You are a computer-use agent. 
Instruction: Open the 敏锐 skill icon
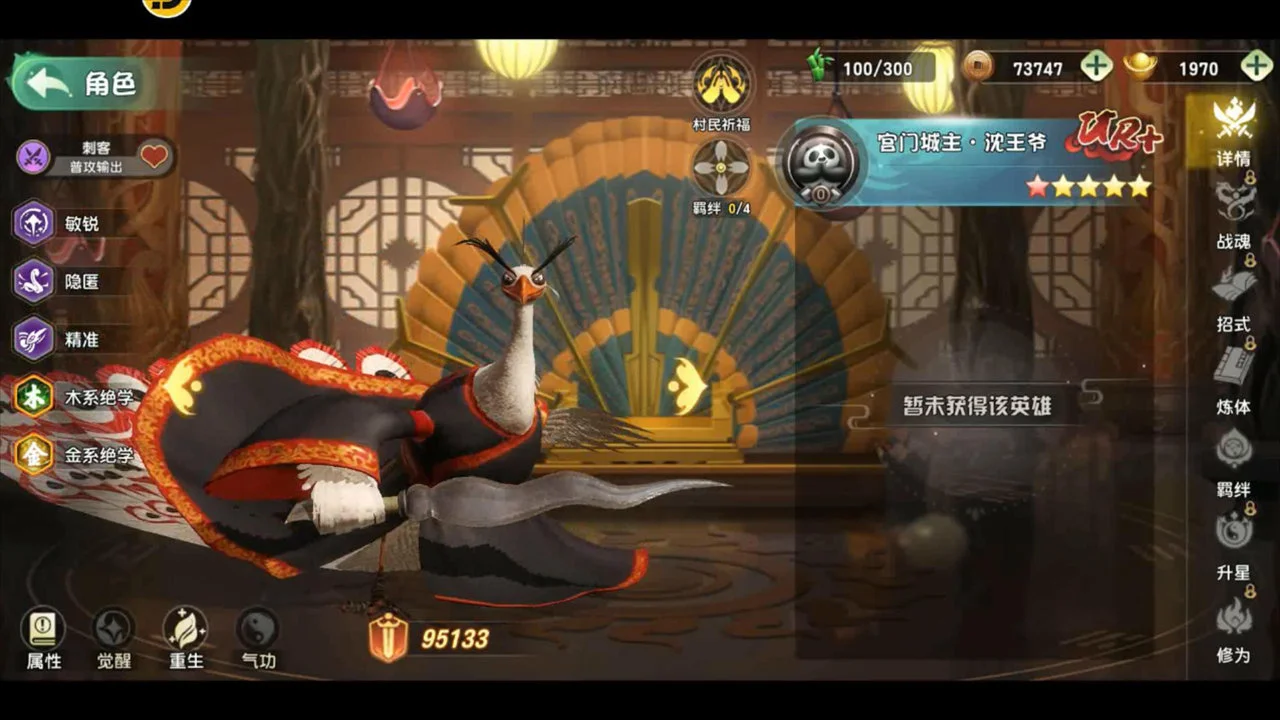tap(33, 222)
